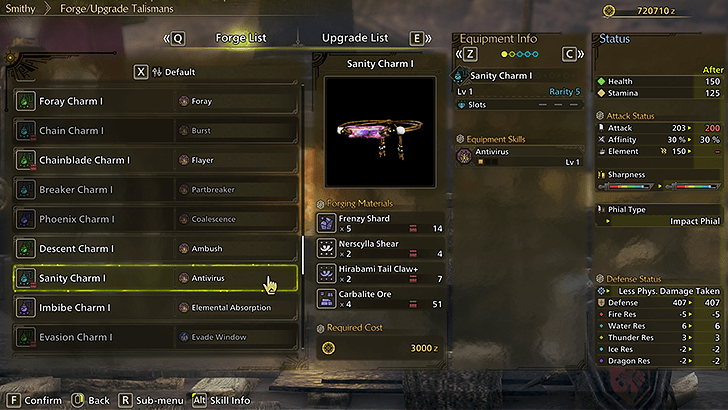Click the Antivirus equipment skill entry

point(519,156)
